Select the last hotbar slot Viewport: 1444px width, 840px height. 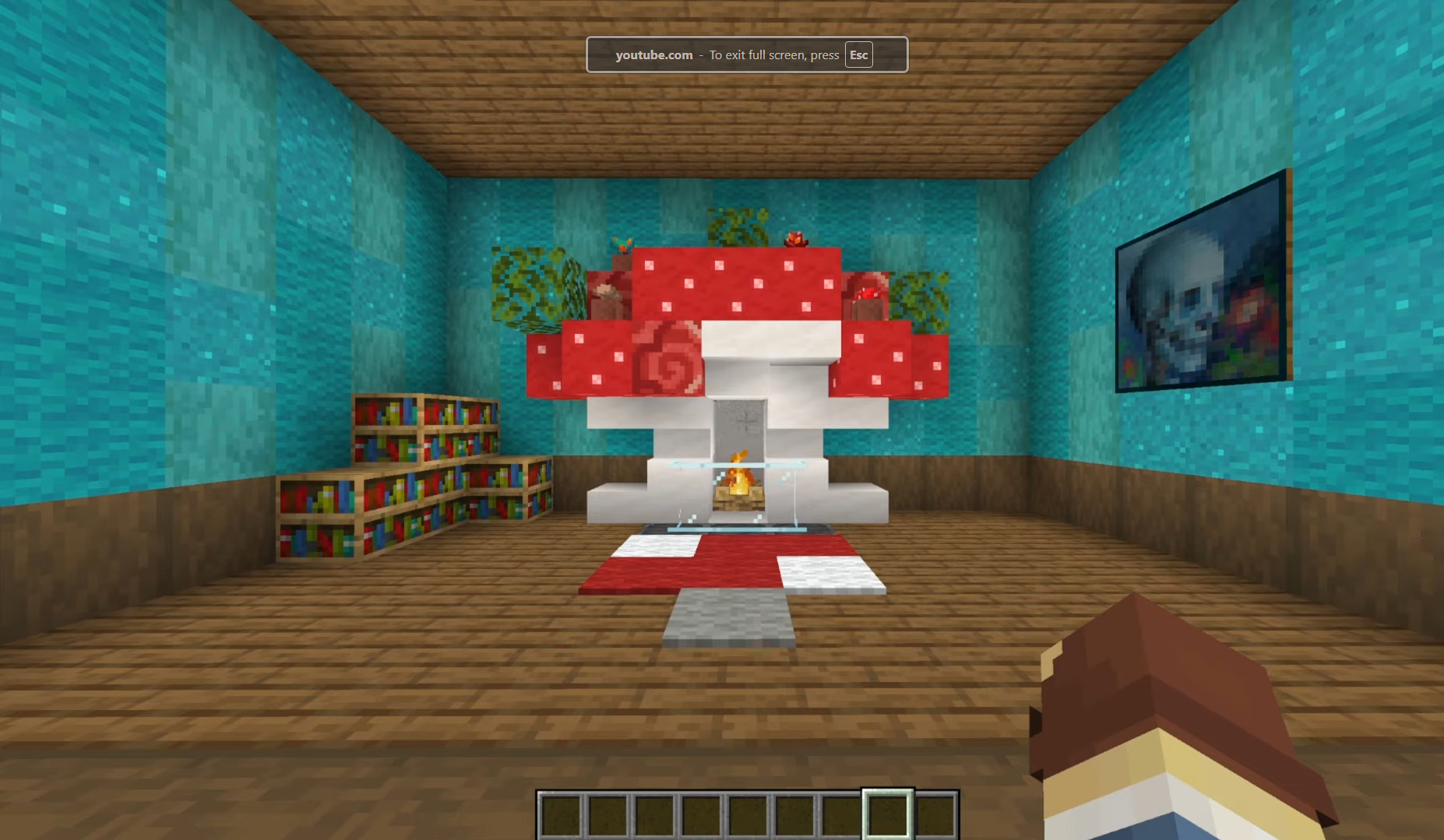pos(933,814)
